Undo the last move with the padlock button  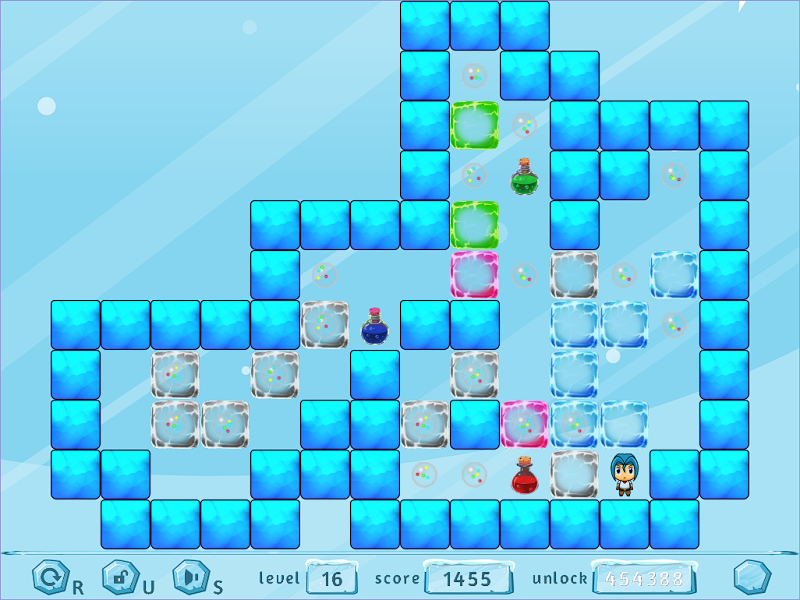click(119, 577)
